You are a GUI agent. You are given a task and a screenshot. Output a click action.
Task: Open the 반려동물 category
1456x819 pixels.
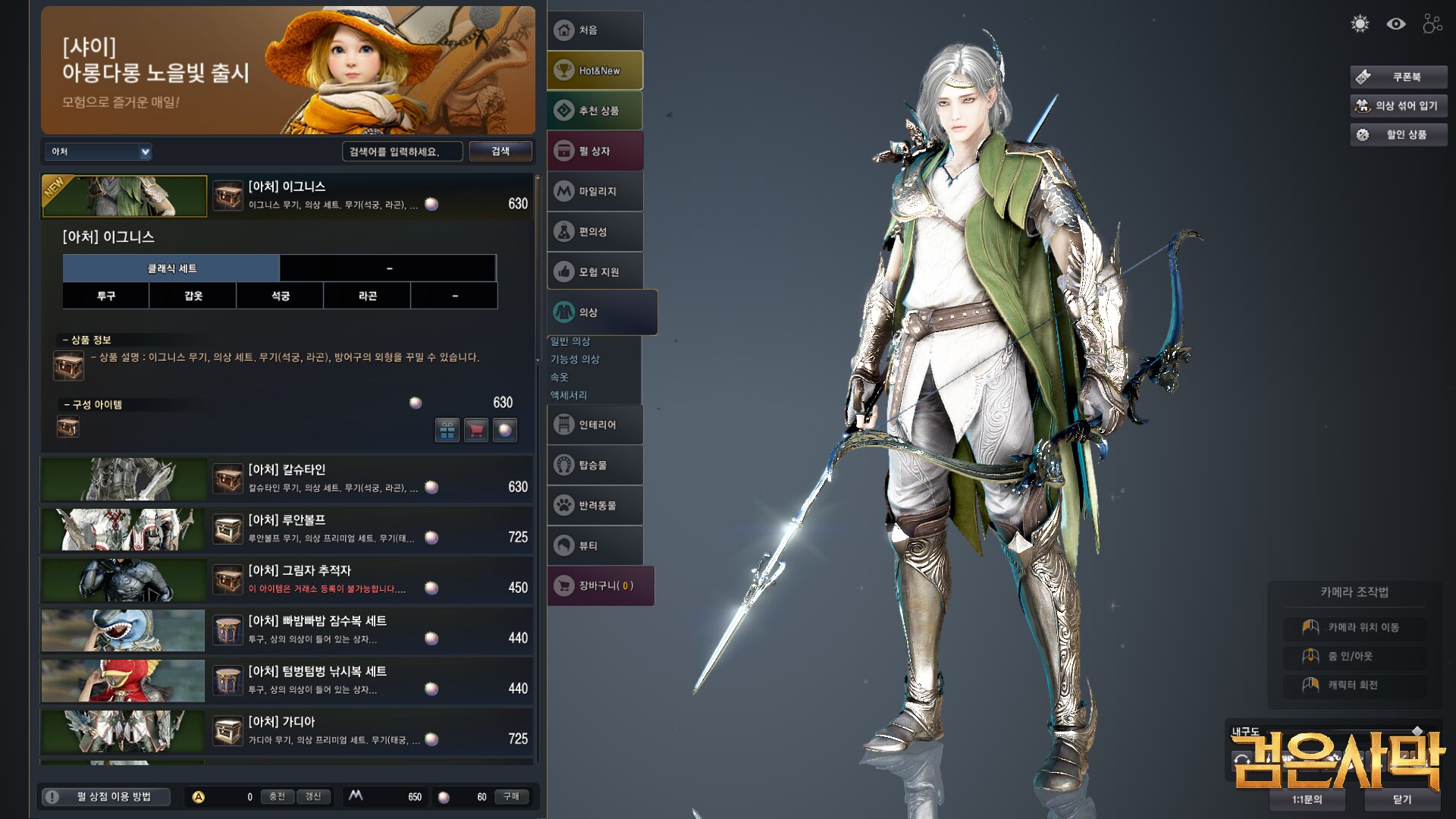coord(595,505)
